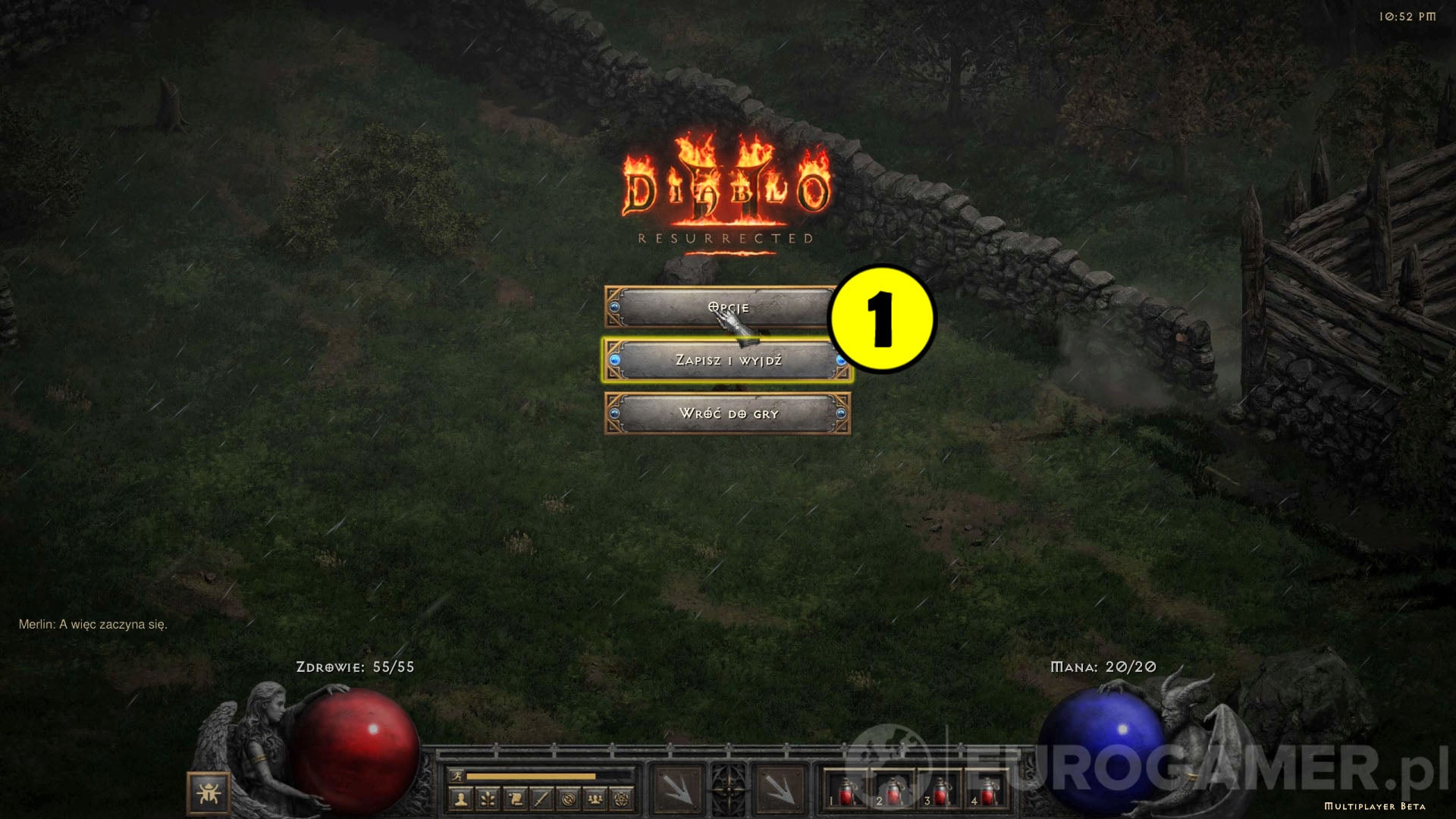Screen dimensions: 1456x819
Task: Select the sword inventory icon
Action: point(541,798)
